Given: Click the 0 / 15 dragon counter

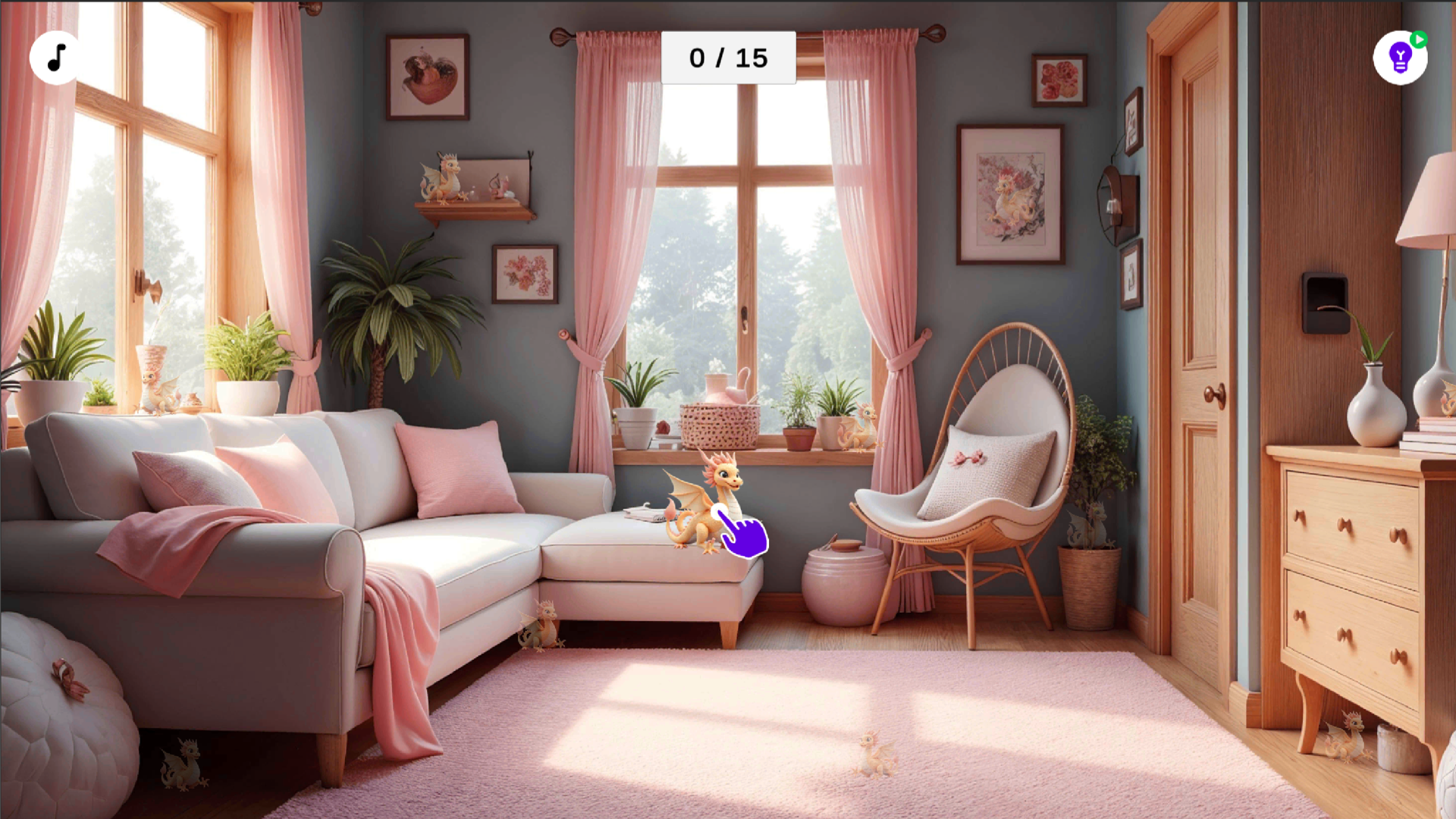Looking at the screenshot, I should point(728,55).
